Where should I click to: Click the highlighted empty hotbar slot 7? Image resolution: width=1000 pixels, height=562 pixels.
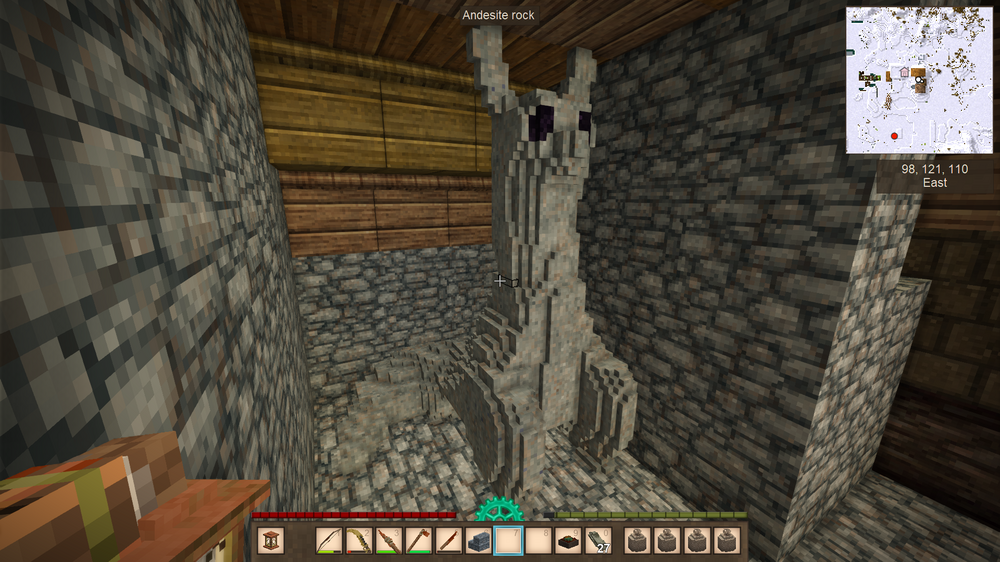509,541
